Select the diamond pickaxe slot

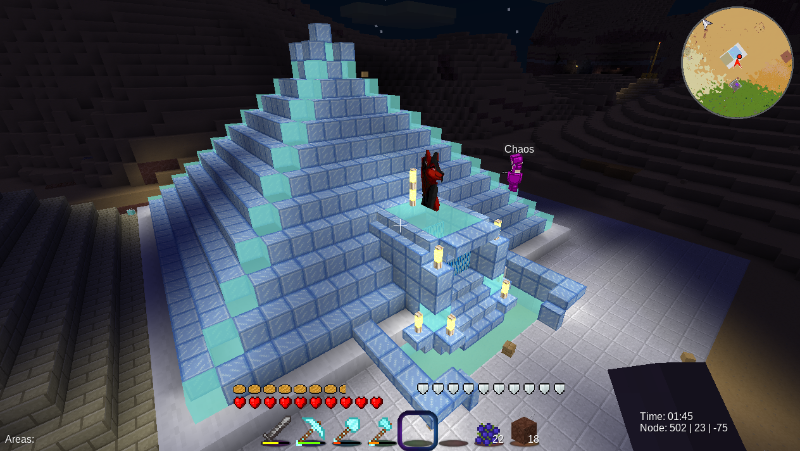click(x=313, y=431)
